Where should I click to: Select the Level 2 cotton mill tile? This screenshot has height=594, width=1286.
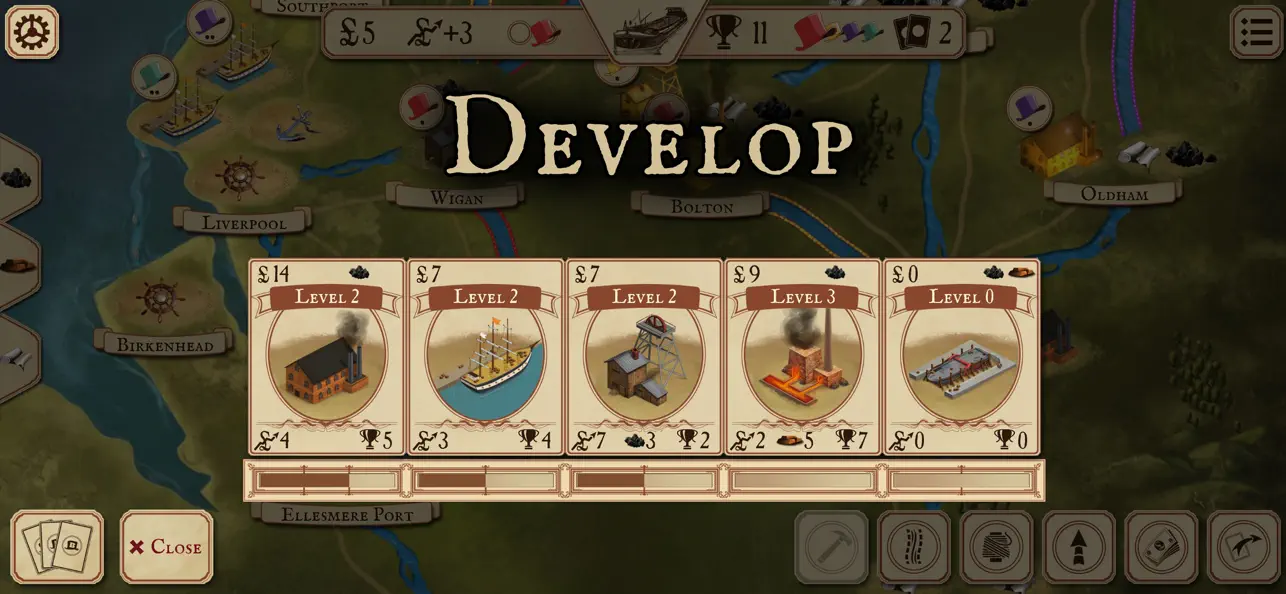click(x=327, y=357)
